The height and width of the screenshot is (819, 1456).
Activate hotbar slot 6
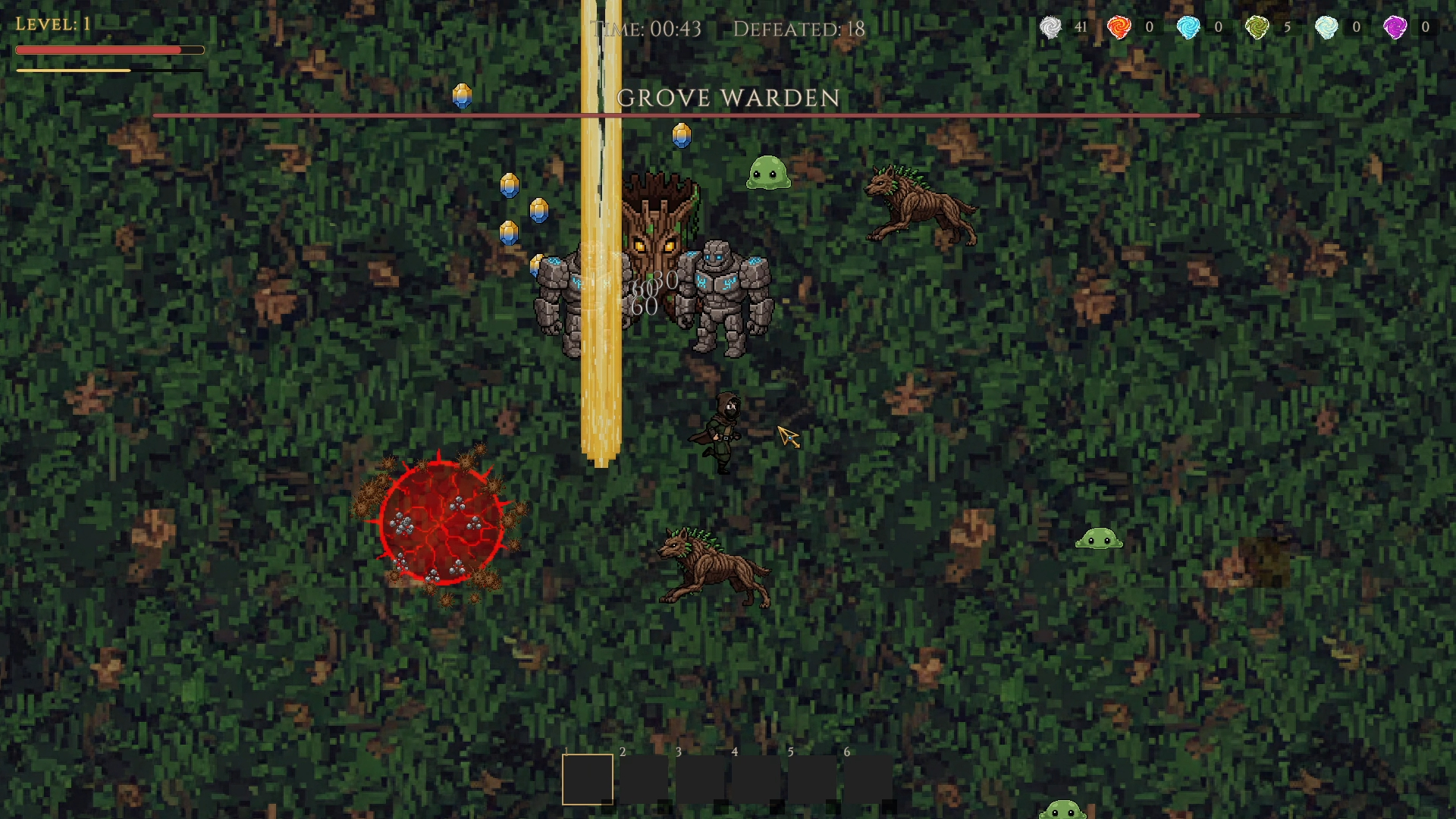(x=867, y=779)
